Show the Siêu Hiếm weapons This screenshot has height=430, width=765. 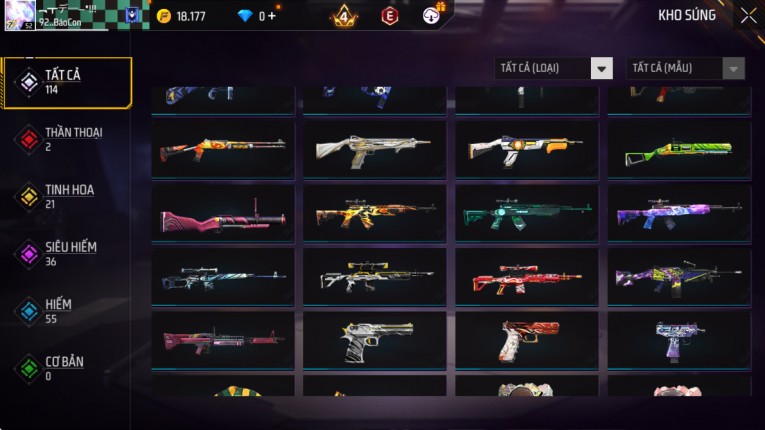click(66, 254)
